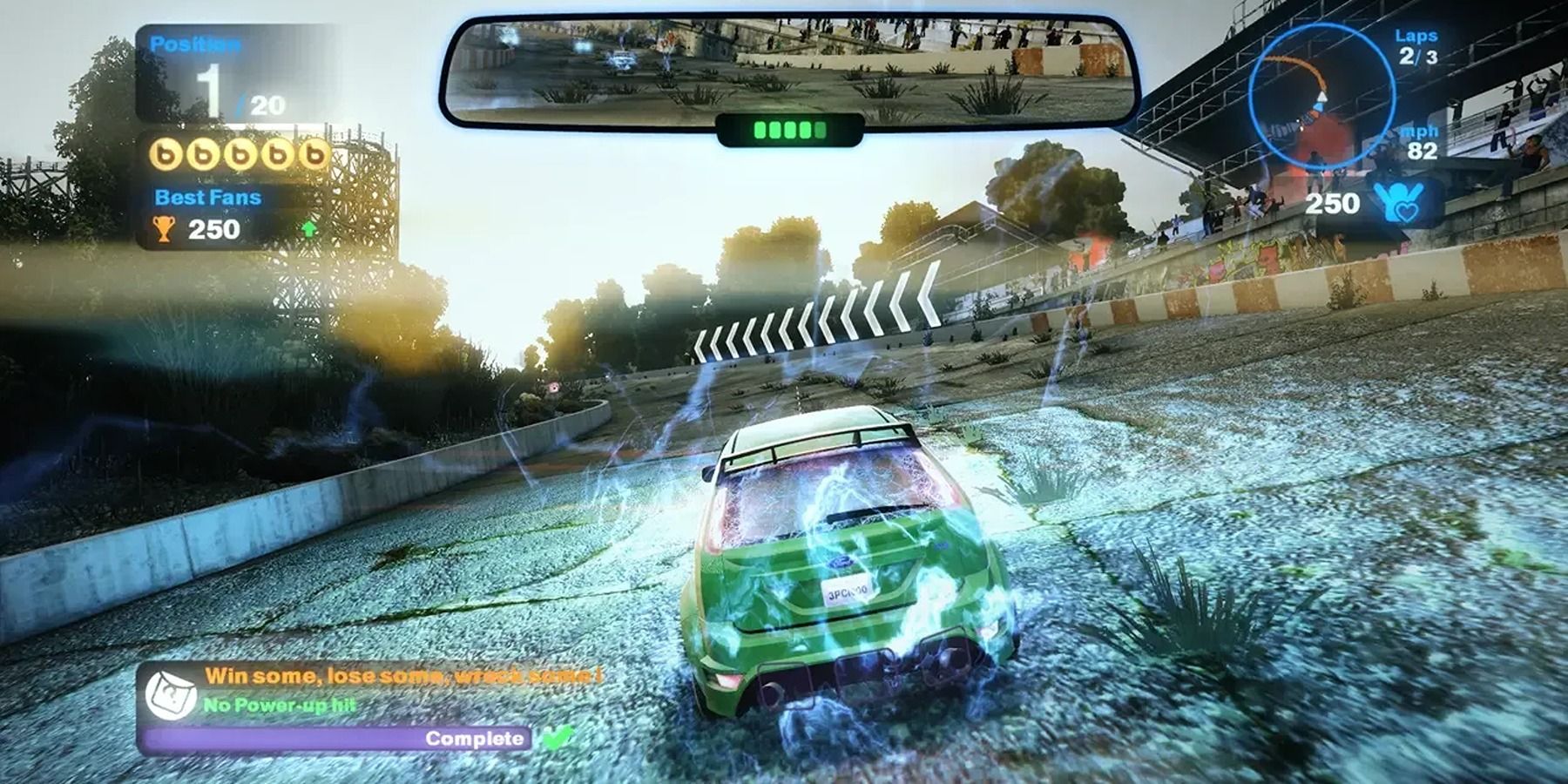1568x784 pixels.
Task: Click the trophy icon beside 250
Action: tap(164, 231)
